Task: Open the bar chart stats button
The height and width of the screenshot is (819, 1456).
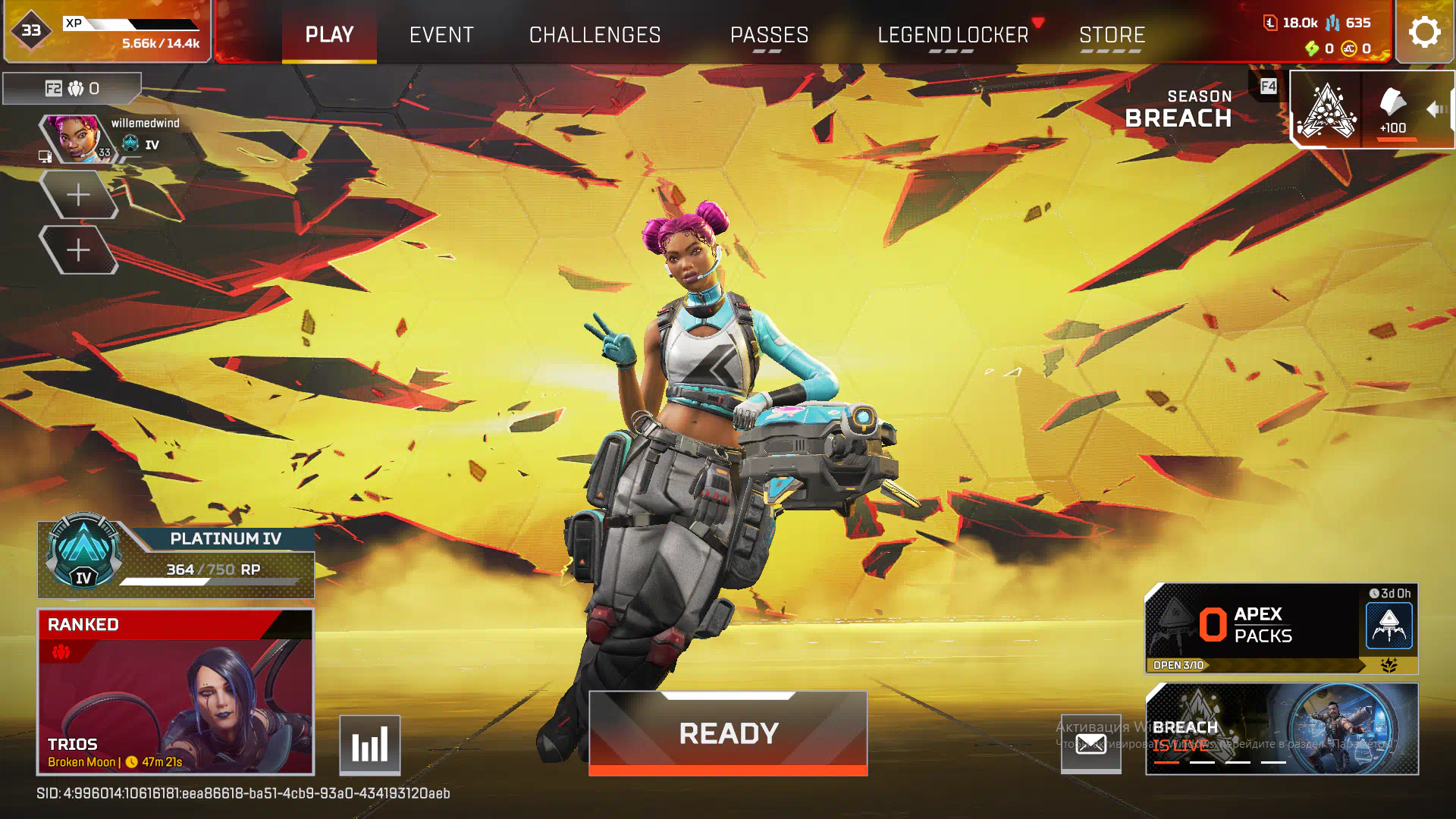Action: point(369,745)
